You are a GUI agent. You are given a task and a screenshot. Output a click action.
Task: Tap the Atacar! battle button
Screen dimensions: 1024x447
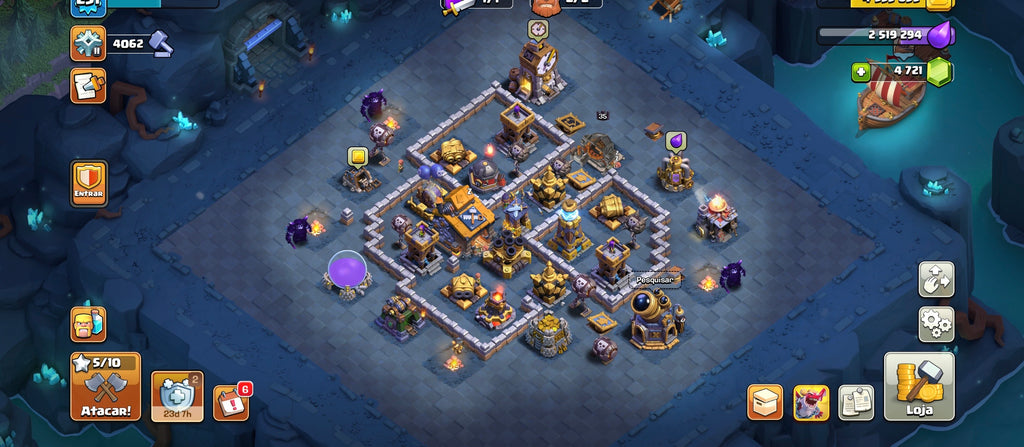105,386
